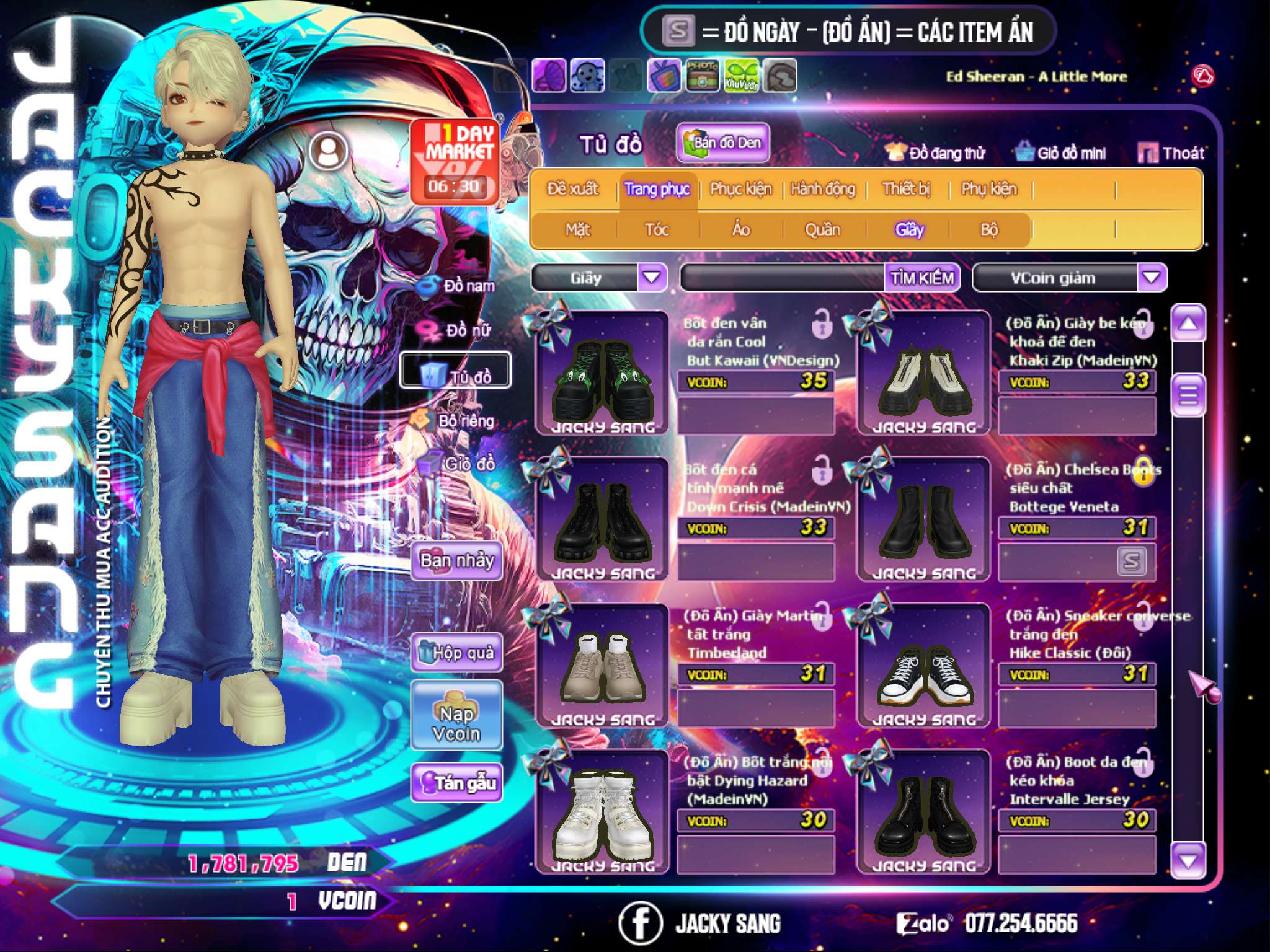Image resolution: width=1270 pixels, height=952 pixels.
Task: Exit the wardrobe with Thoát
Action: point(1171,153)
